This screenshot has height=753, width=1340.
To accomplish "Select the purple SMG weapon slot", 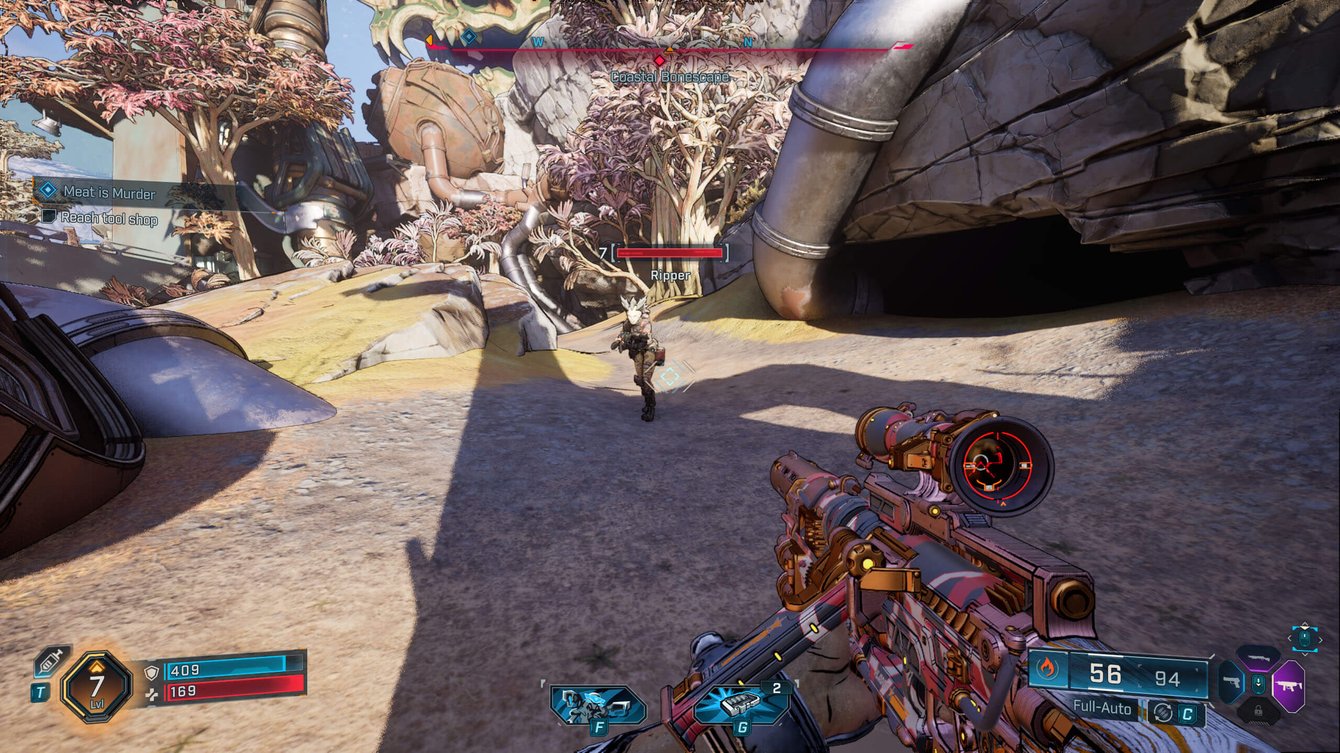I will point(1289,685).
